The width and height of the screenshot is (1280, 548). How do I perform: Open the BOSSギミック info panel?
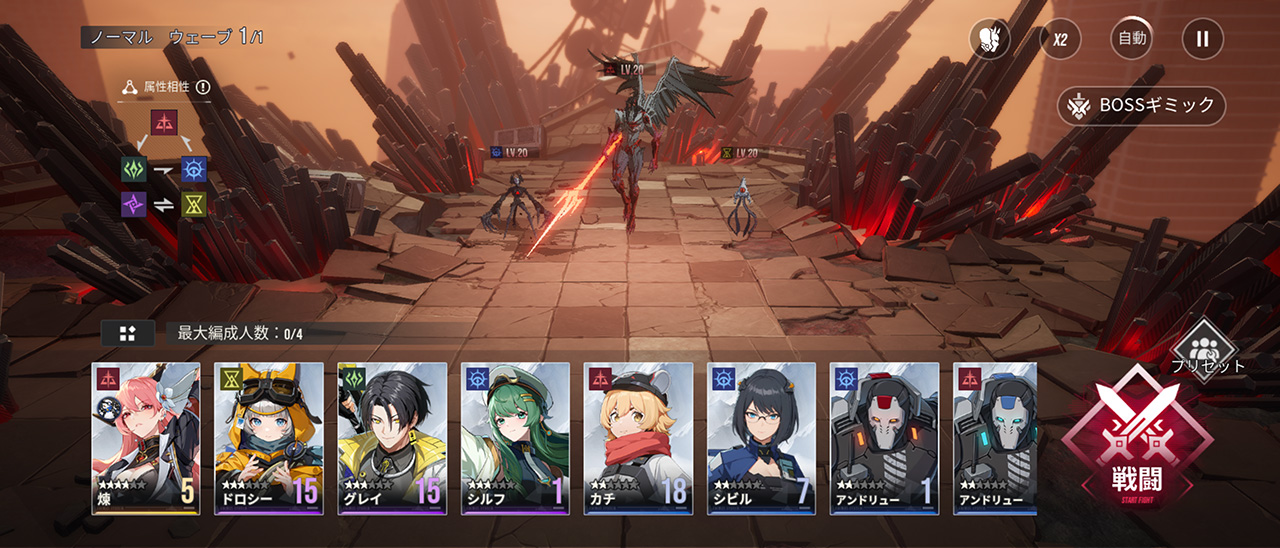click(x=1141, y=105)
